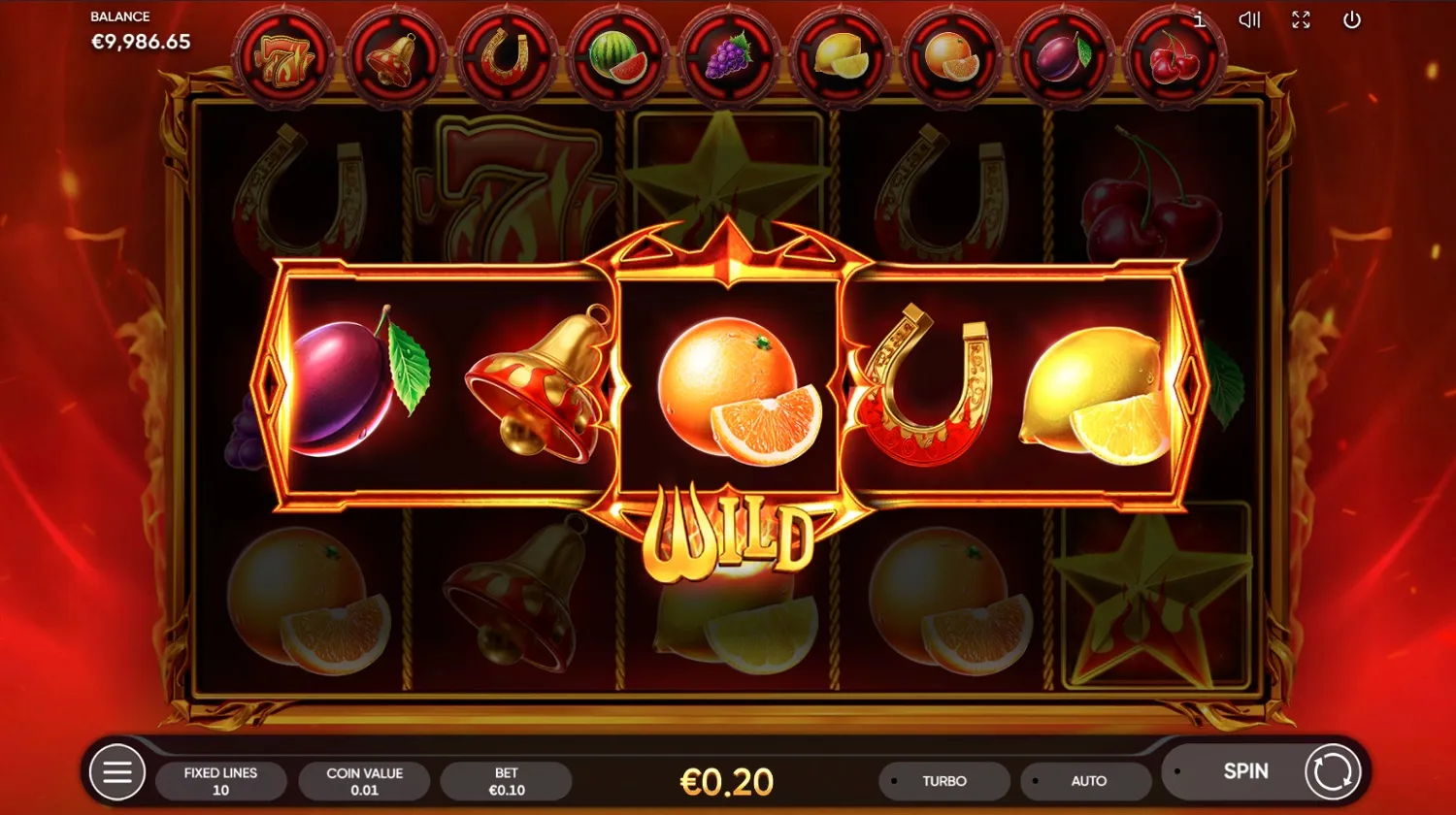Click the circular respin arrow icon
The height and width of the screenshot is (815, 1456).
(x=1333, y=771)
